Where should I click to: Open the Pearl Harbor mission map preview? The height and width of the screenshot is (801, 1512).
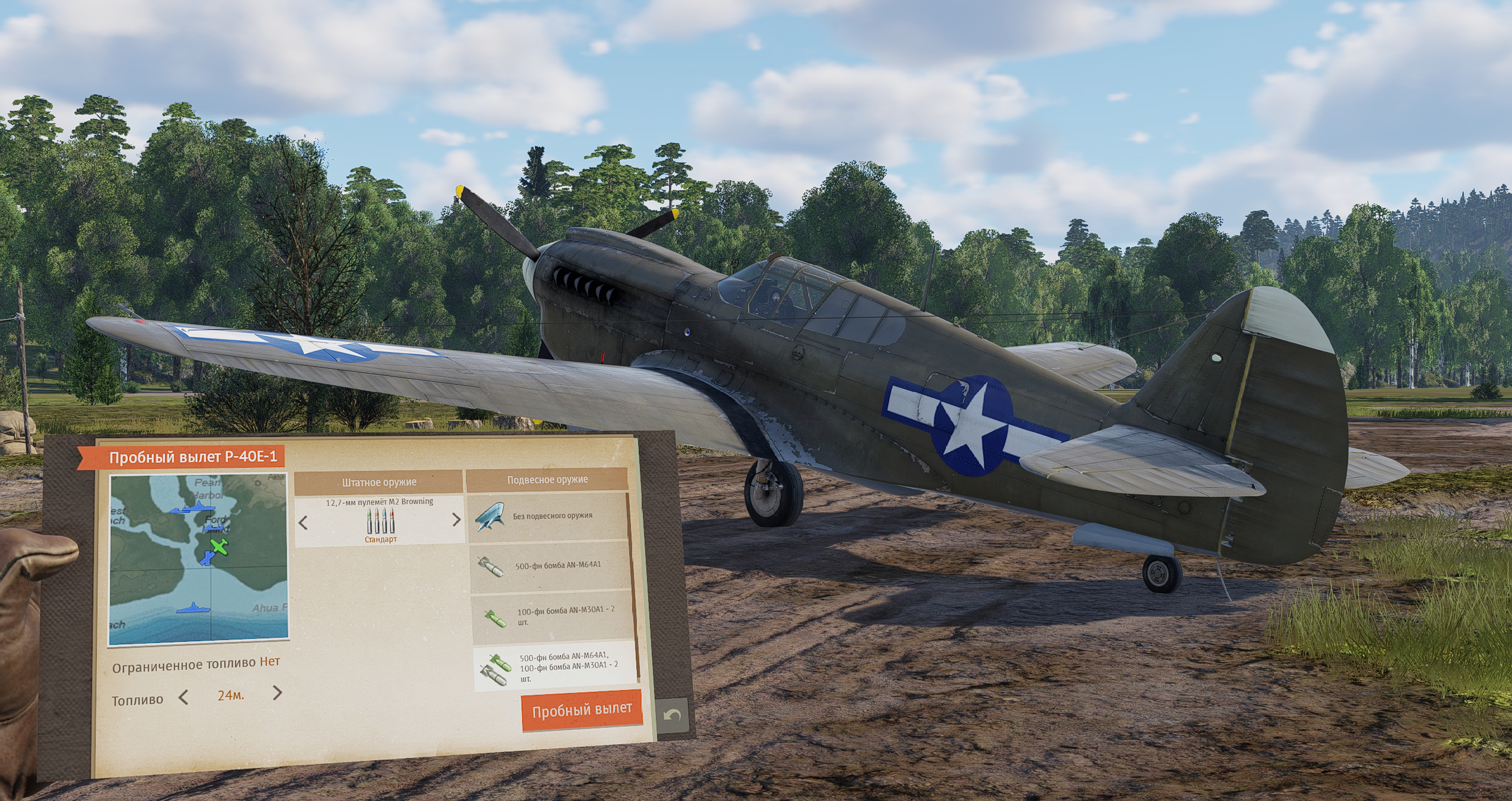click(199, 558)
